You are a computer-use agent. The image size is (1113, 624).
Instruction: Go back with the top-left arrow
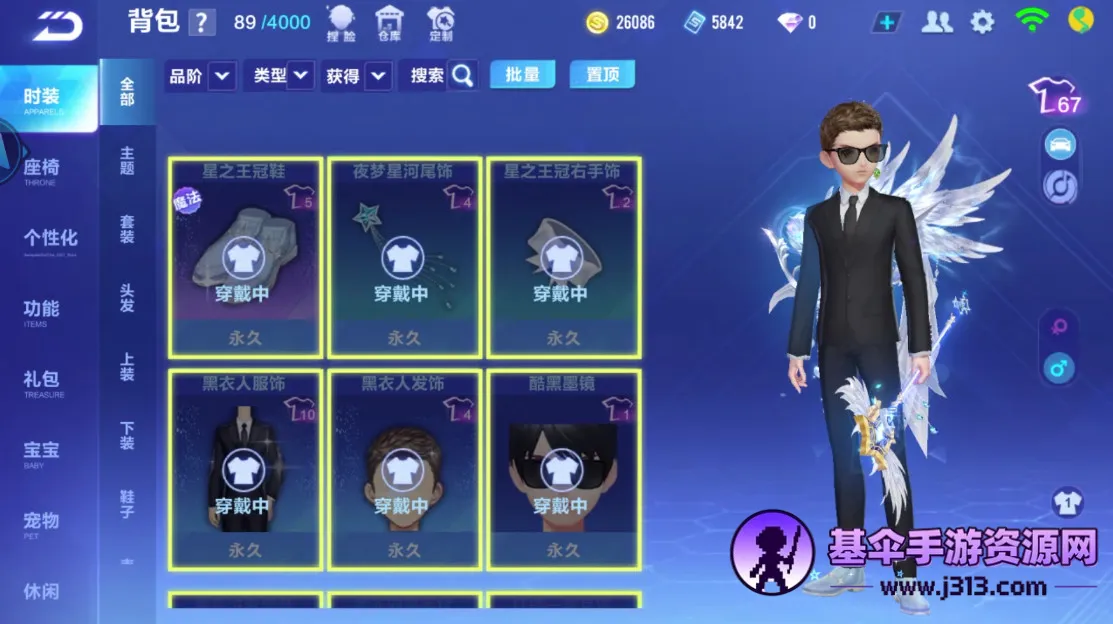[x=57, y=26]
